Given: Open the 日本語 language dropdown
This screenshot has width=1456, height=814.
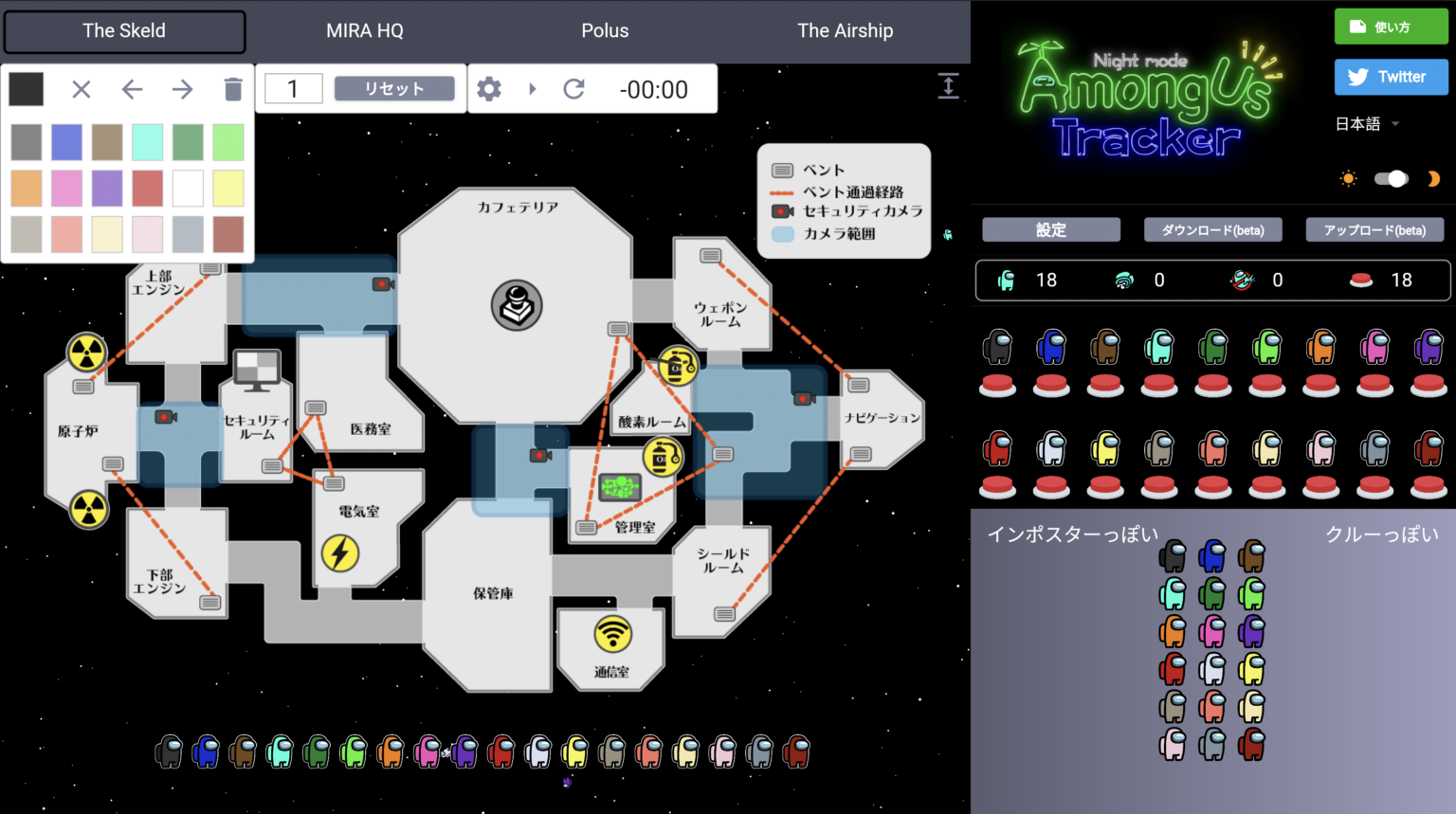Looking at the screenshot, I should pos(1366,123).
